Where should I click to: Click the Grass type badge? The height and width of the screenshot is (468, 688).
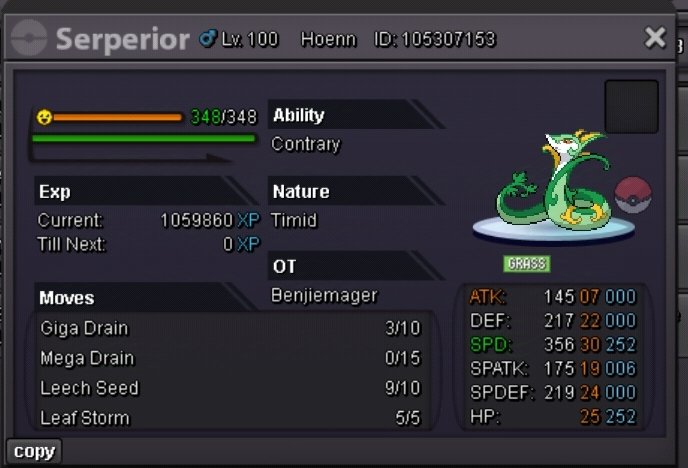coord(526,264)
